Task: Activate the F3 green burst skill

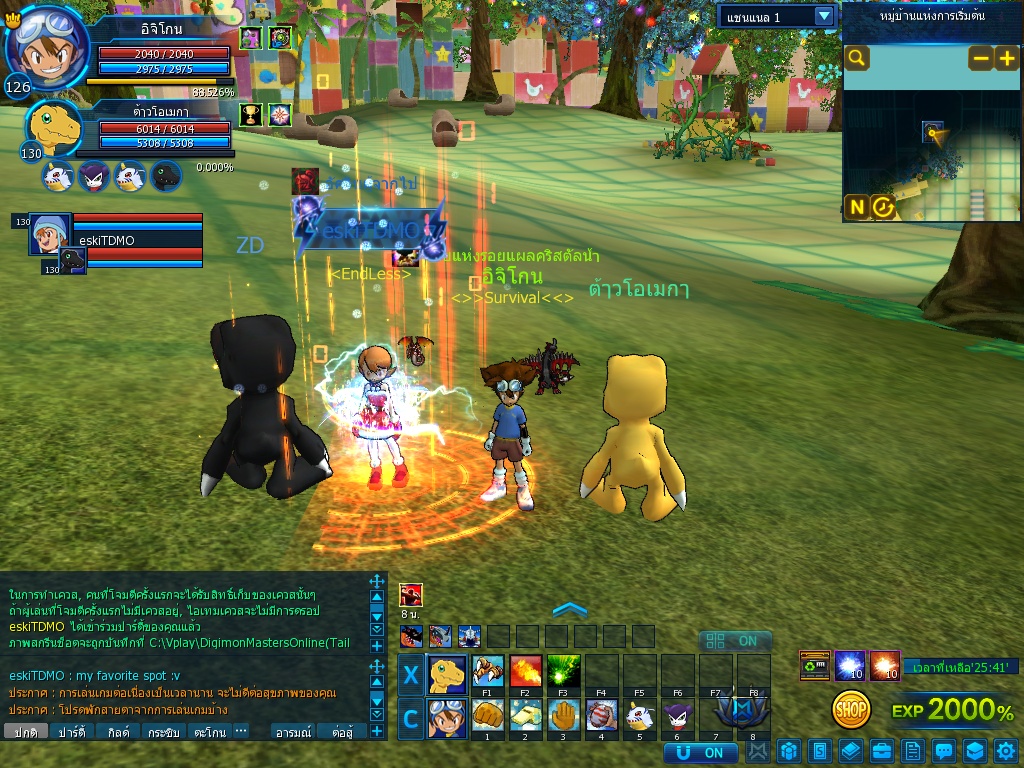Action: click(563, 671)
